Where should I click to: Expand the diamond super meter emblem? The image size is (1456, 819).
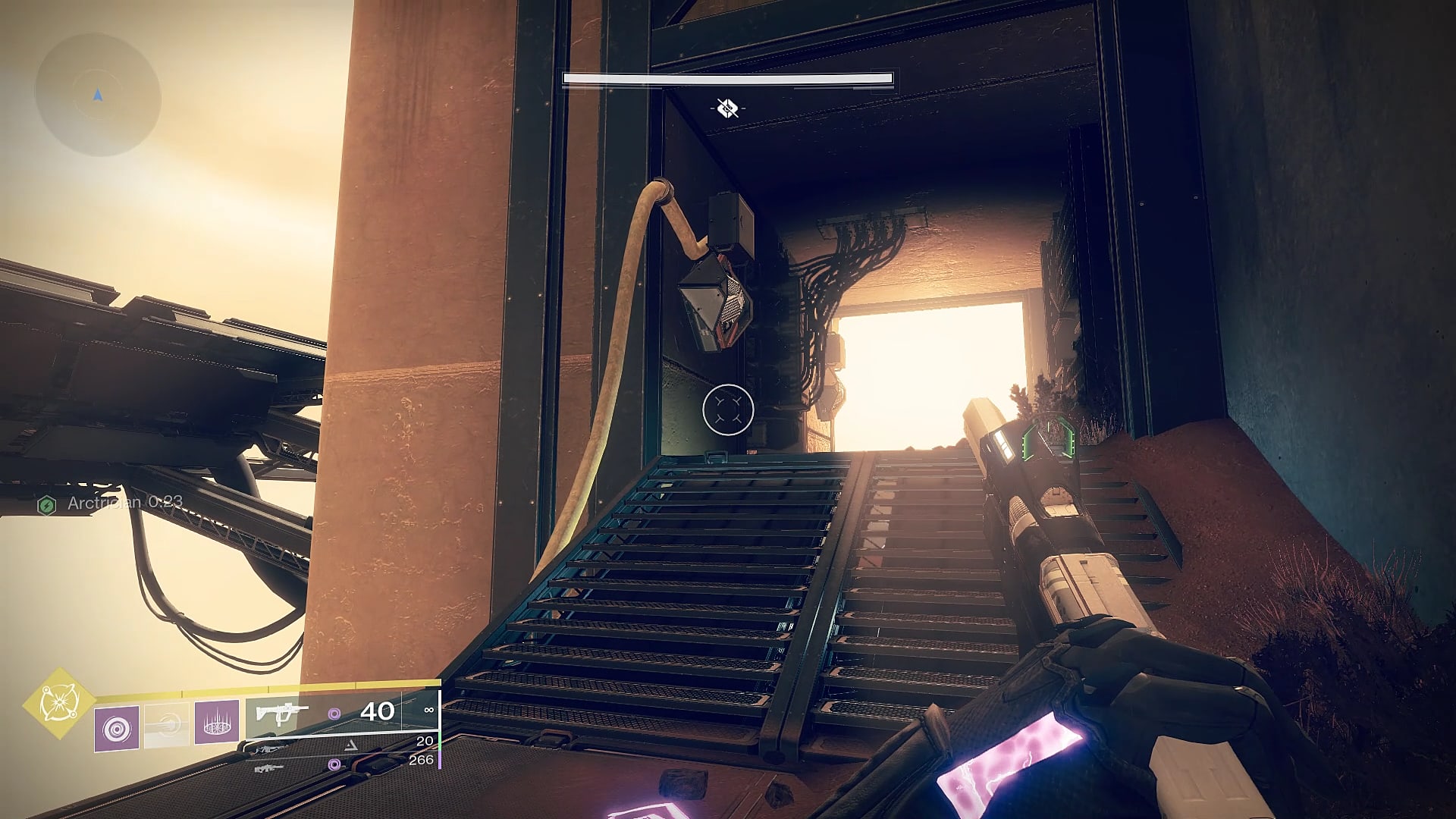[x=59, y=704]
